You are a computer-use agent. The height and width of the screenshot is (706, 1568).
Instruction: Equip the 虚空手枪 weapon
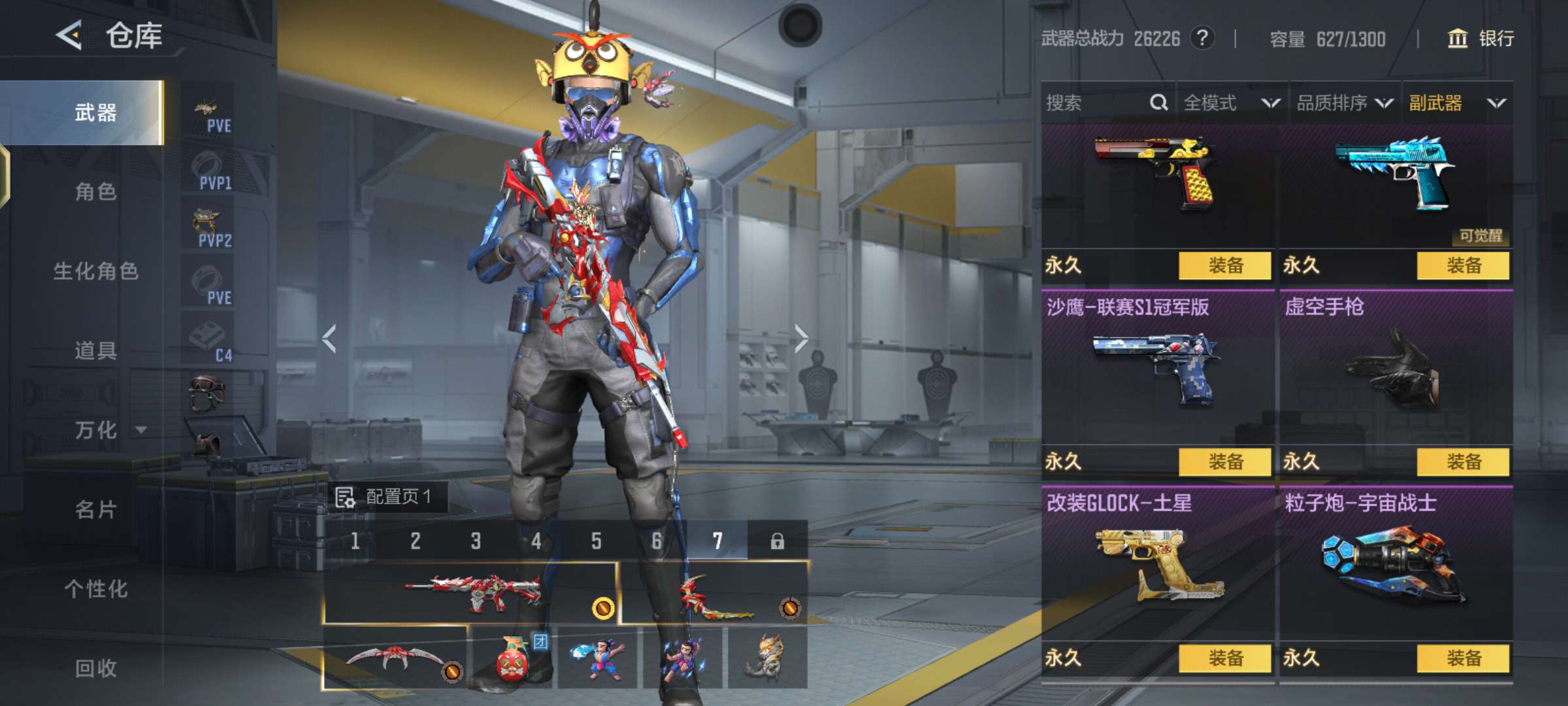1463,462
